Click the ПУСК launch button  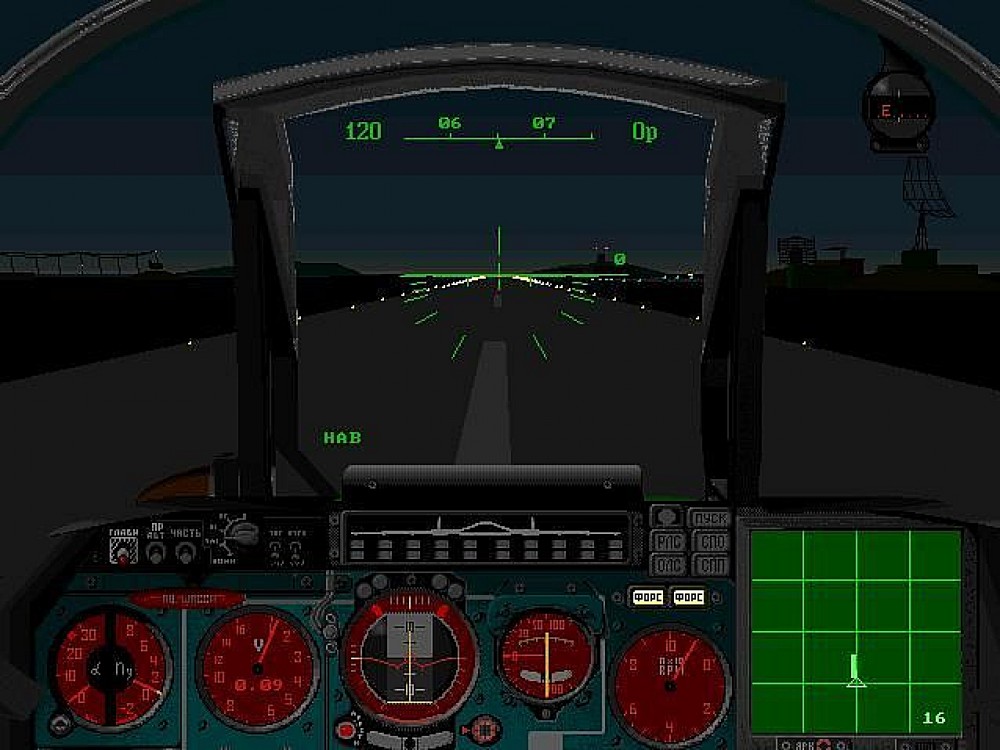point(708,518)
